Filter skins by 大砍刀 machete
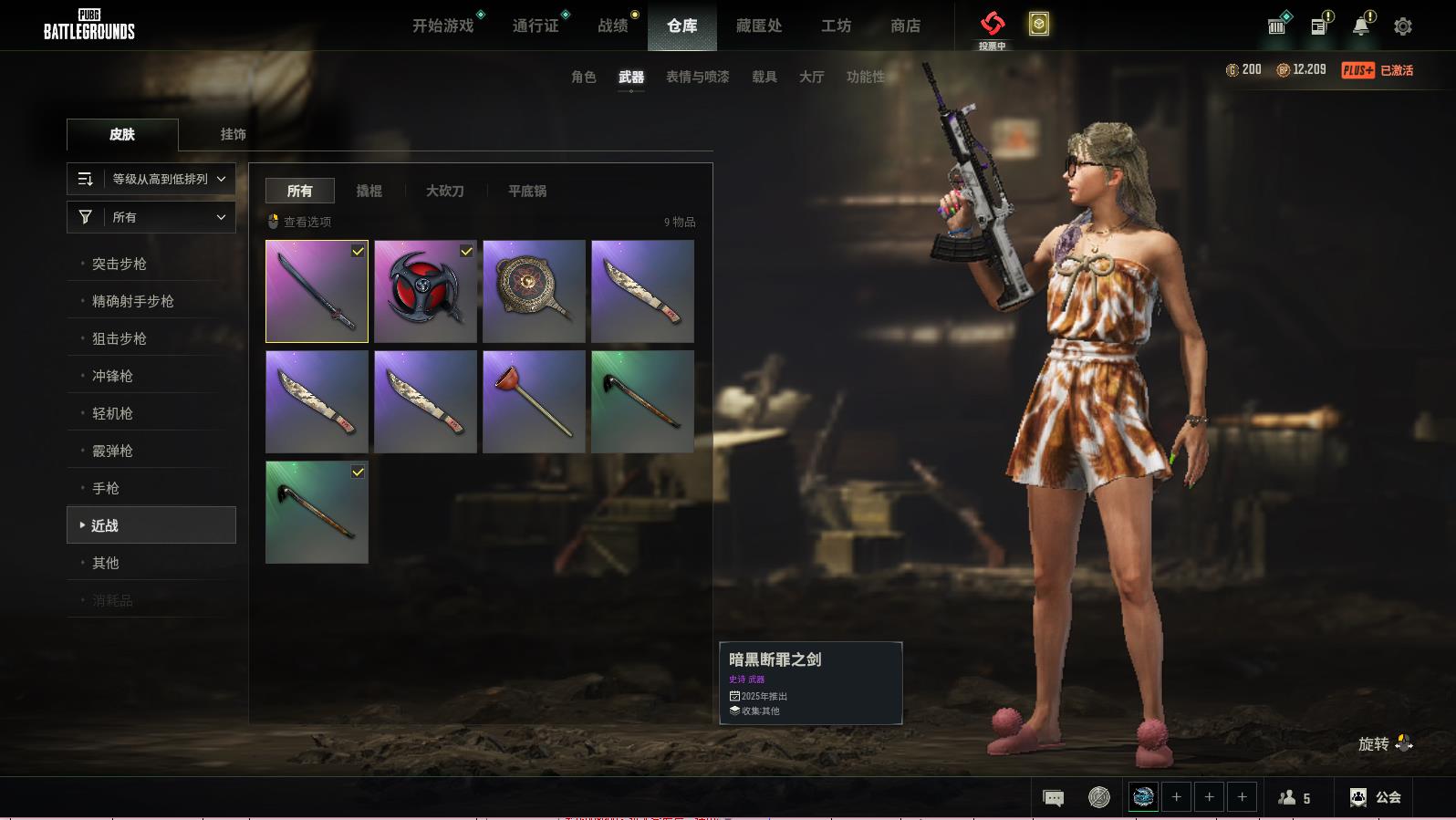1456x820 pixels. pos(445,191)
